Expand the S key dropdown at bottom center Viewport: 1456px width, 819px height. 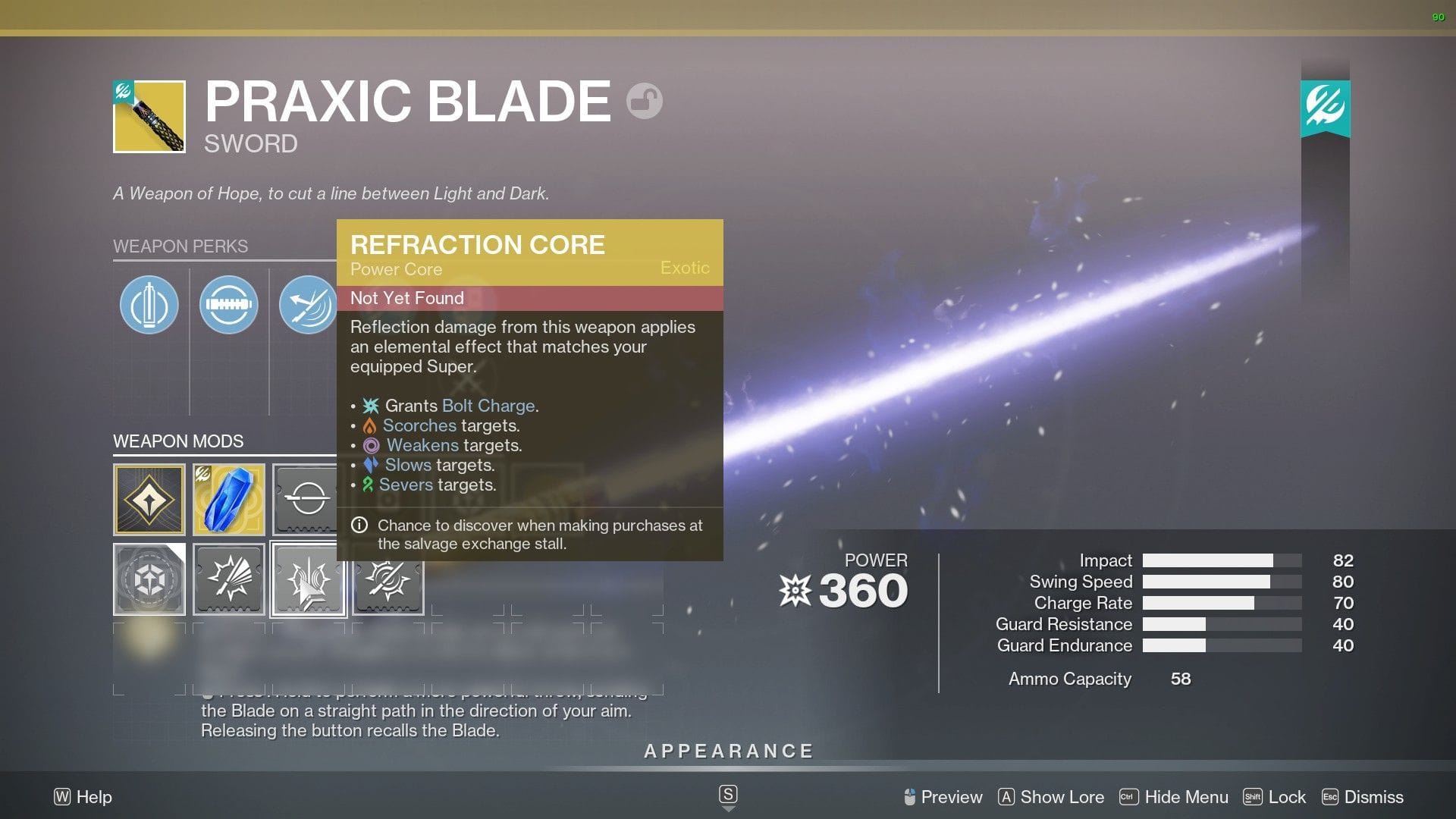click(728, 795)
